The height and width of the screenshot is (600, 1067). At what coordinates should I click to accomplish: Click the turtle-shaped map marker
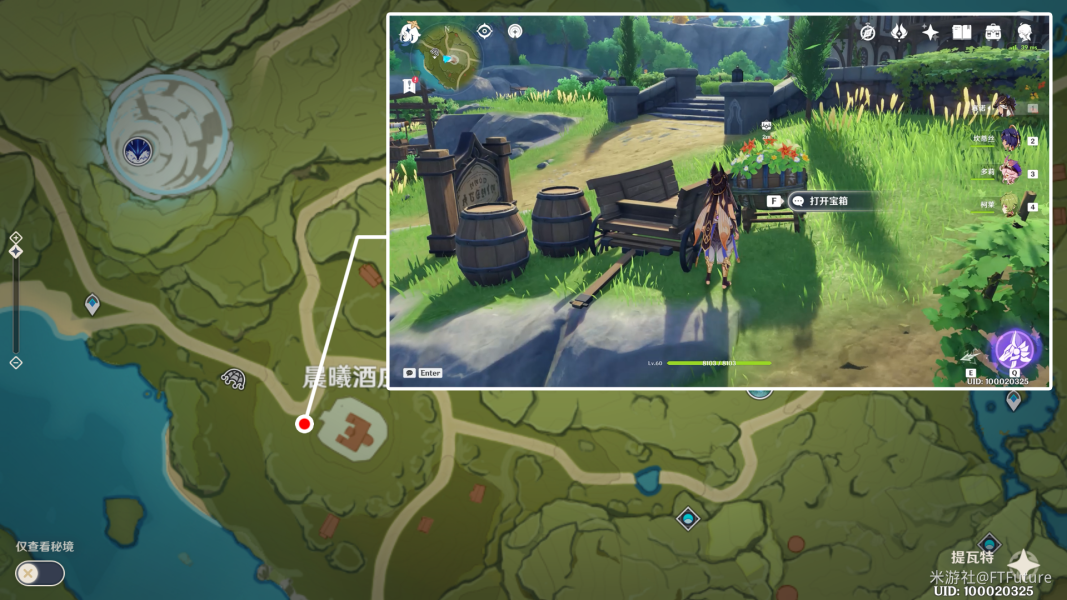tap(233, 379)
